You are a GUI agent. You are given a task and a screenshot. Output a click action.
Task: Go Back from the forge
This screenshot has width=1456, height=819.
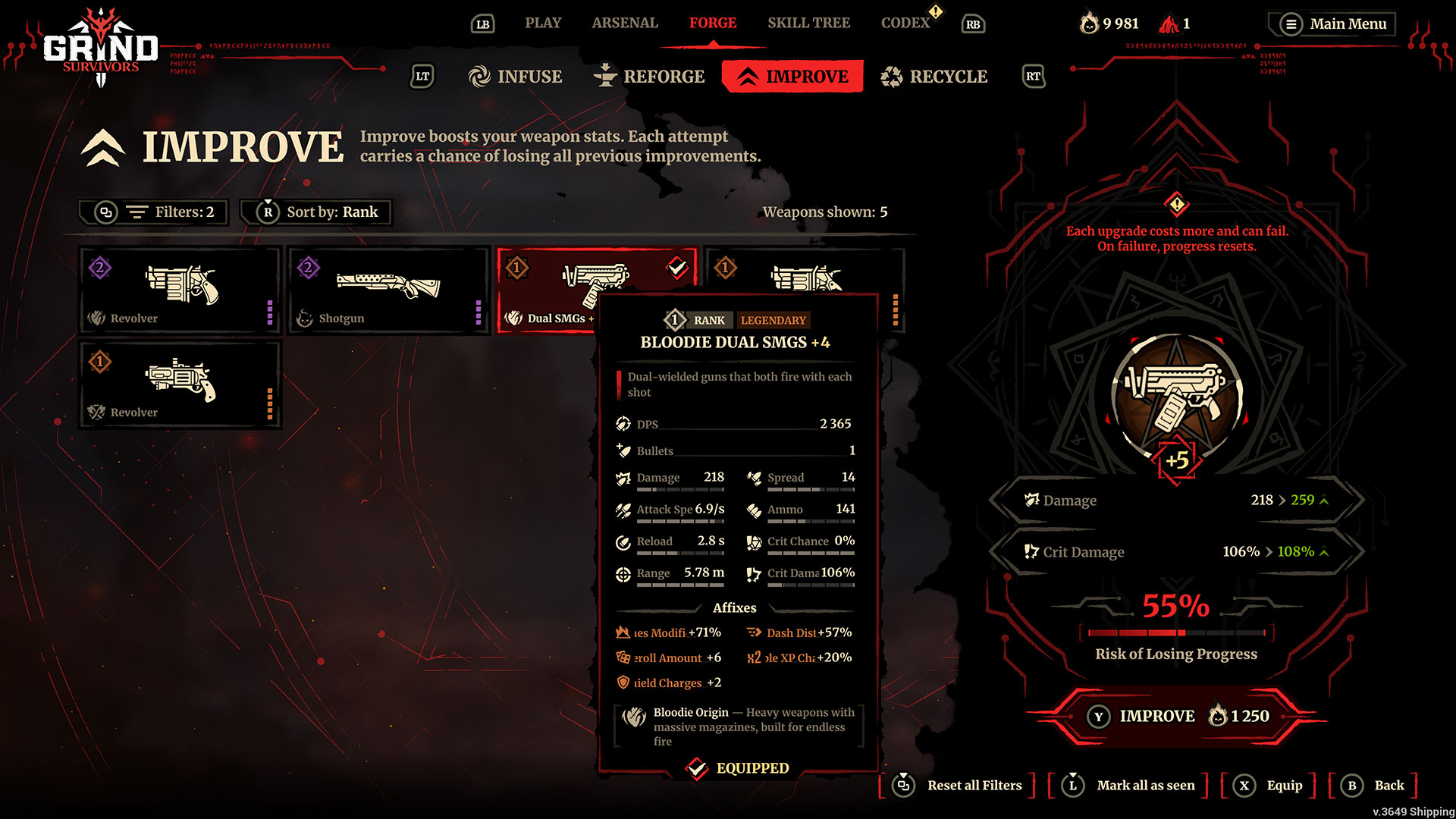coord(1375,786)
